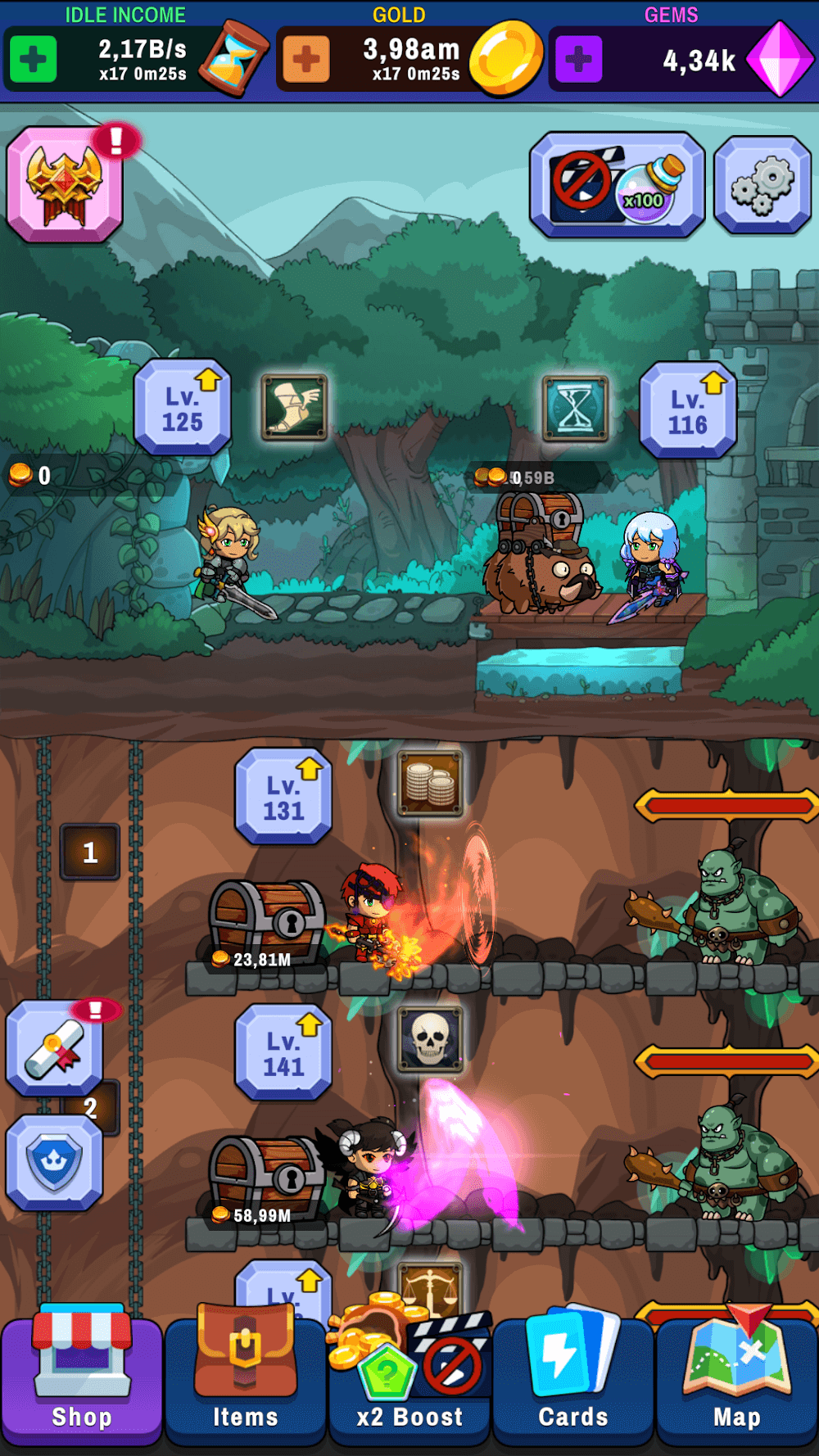This screenshot has height=1456, width=819.
Task: Upgrade the Lv. 141 hero
Action: [x=283, y=1053]
